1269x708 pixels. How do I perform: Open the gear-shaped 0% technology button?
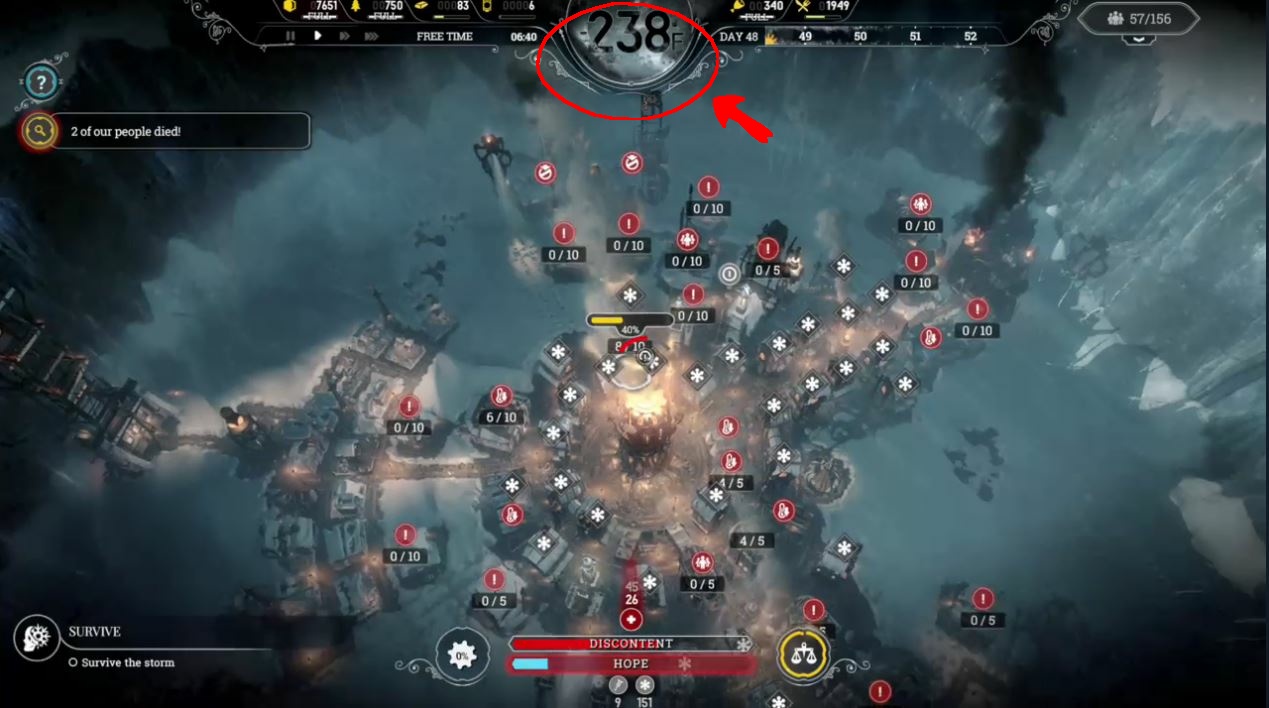tap(462, 657)
